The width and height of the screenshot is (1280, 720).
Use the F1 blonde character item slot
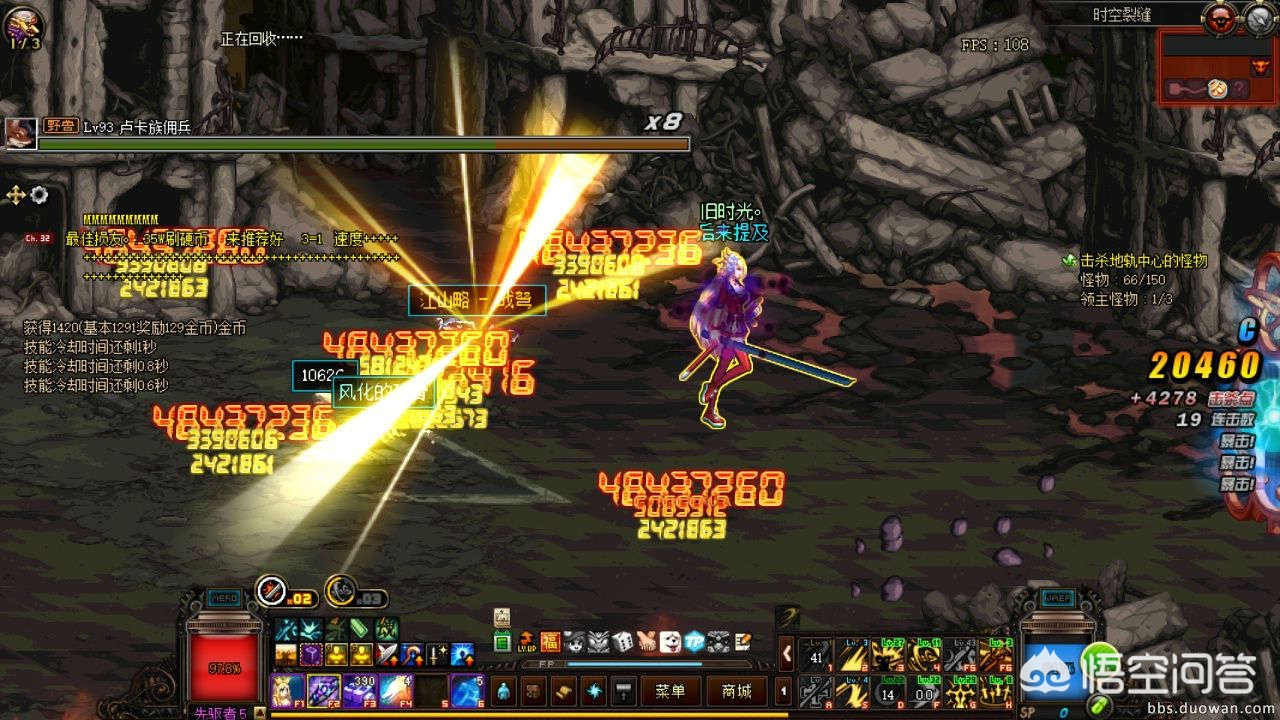point(287,691)
